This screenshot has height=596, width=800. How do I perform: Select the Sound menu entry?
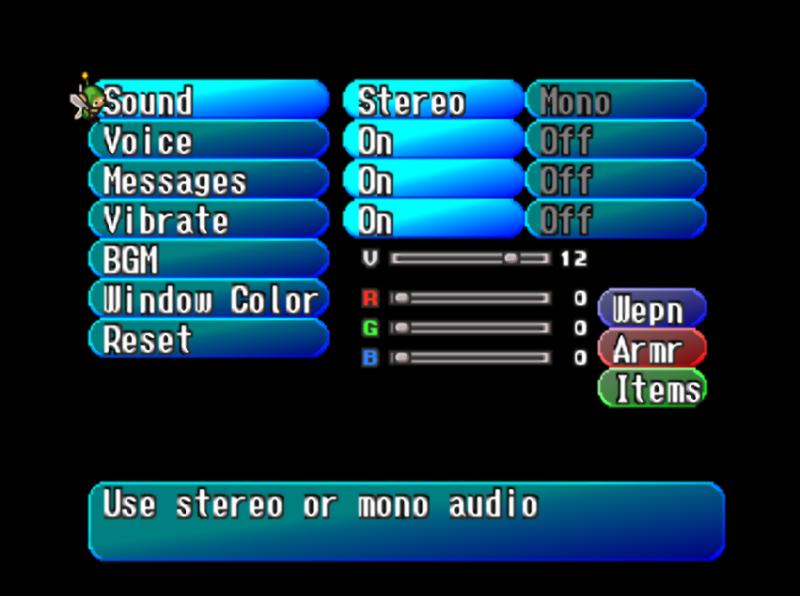point(210,101)
